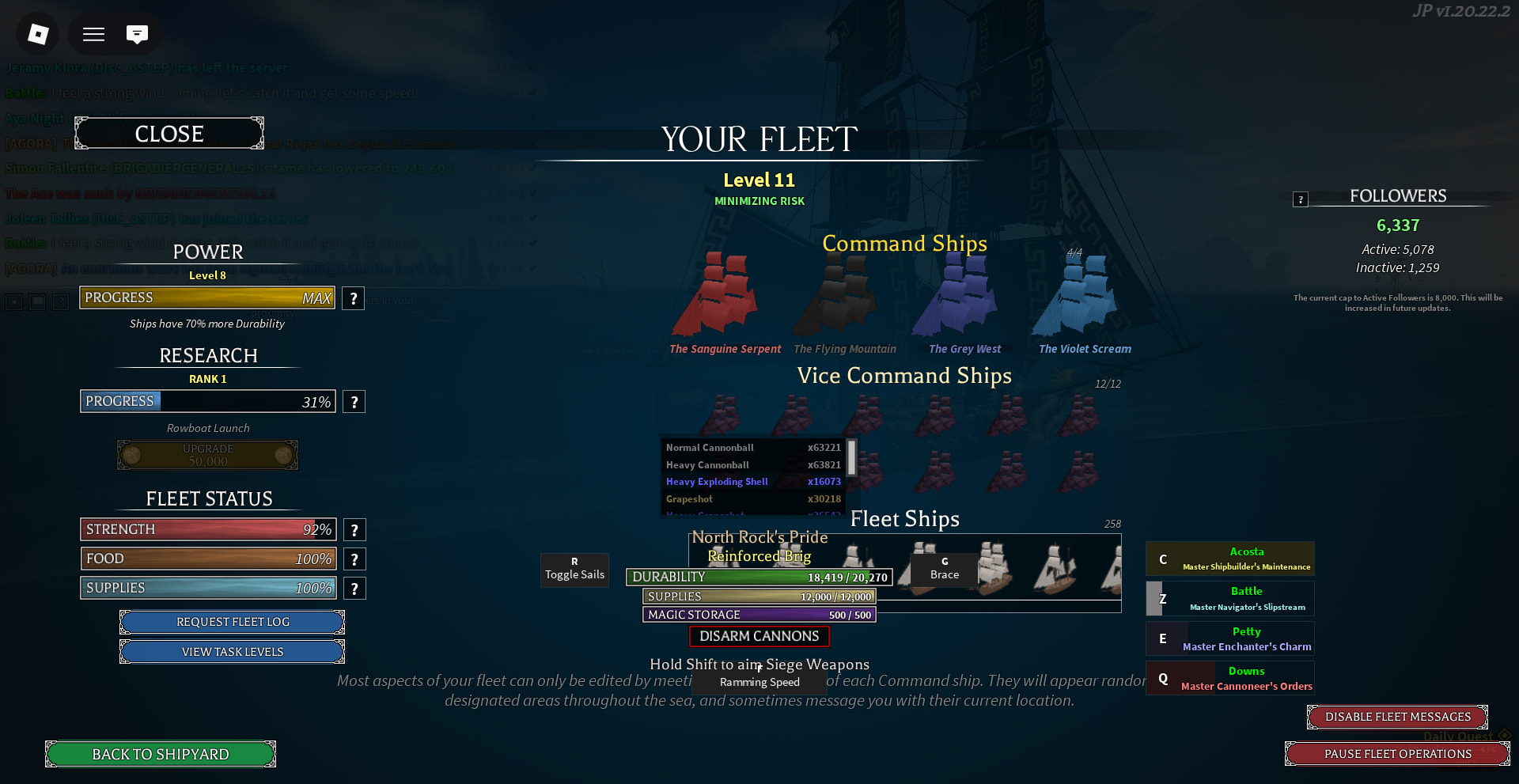1519x784 pixels.
Task: Select The Flying Mountain command ship
Action: coord(839,297)
